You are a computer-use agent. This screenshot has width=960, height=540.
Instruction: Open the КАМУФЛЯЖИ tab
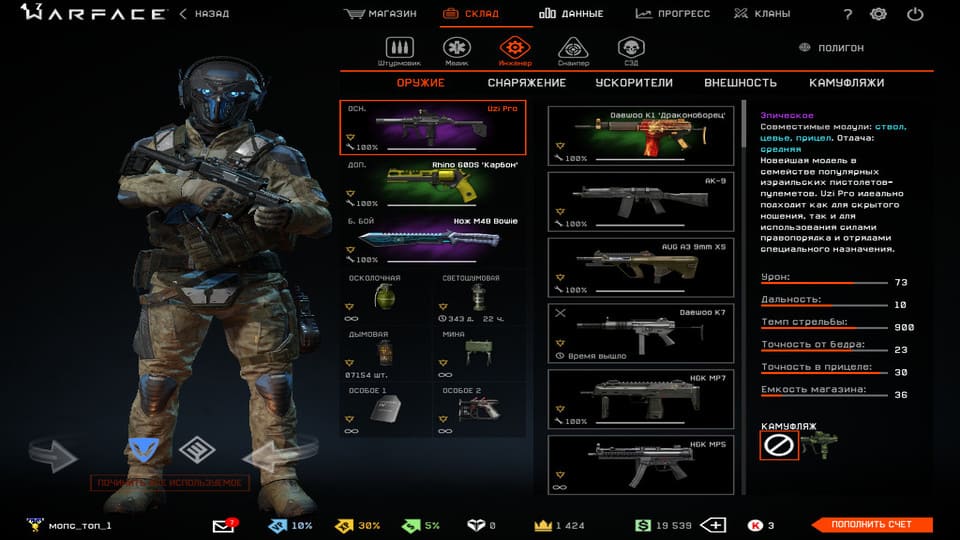pyautogui.click(x=846, y=83)
